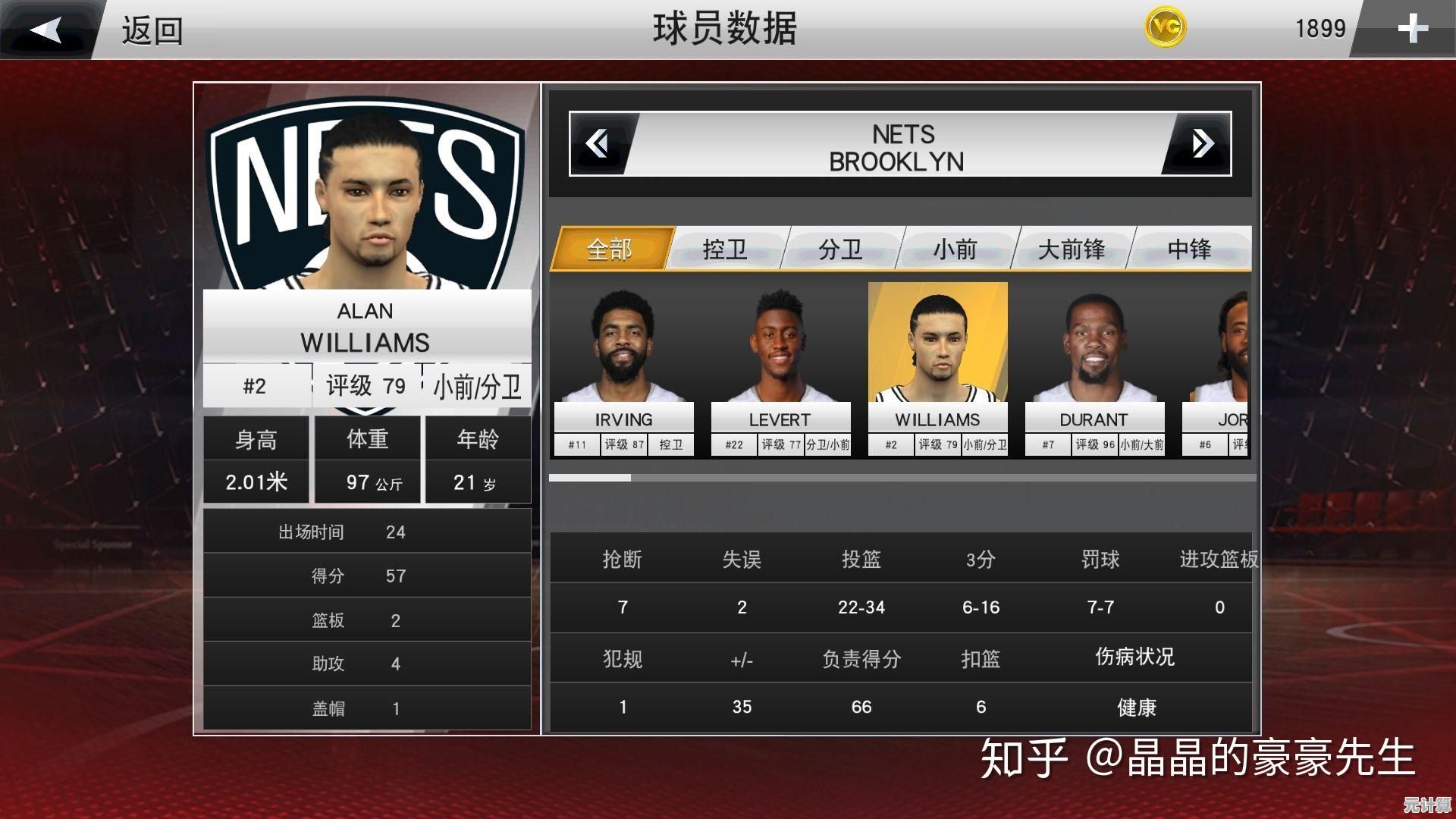The height and width of the screenshot is (819, 1456).
Task: Select the 大前锋 position filter
Action: click(x=1072, y=249)
